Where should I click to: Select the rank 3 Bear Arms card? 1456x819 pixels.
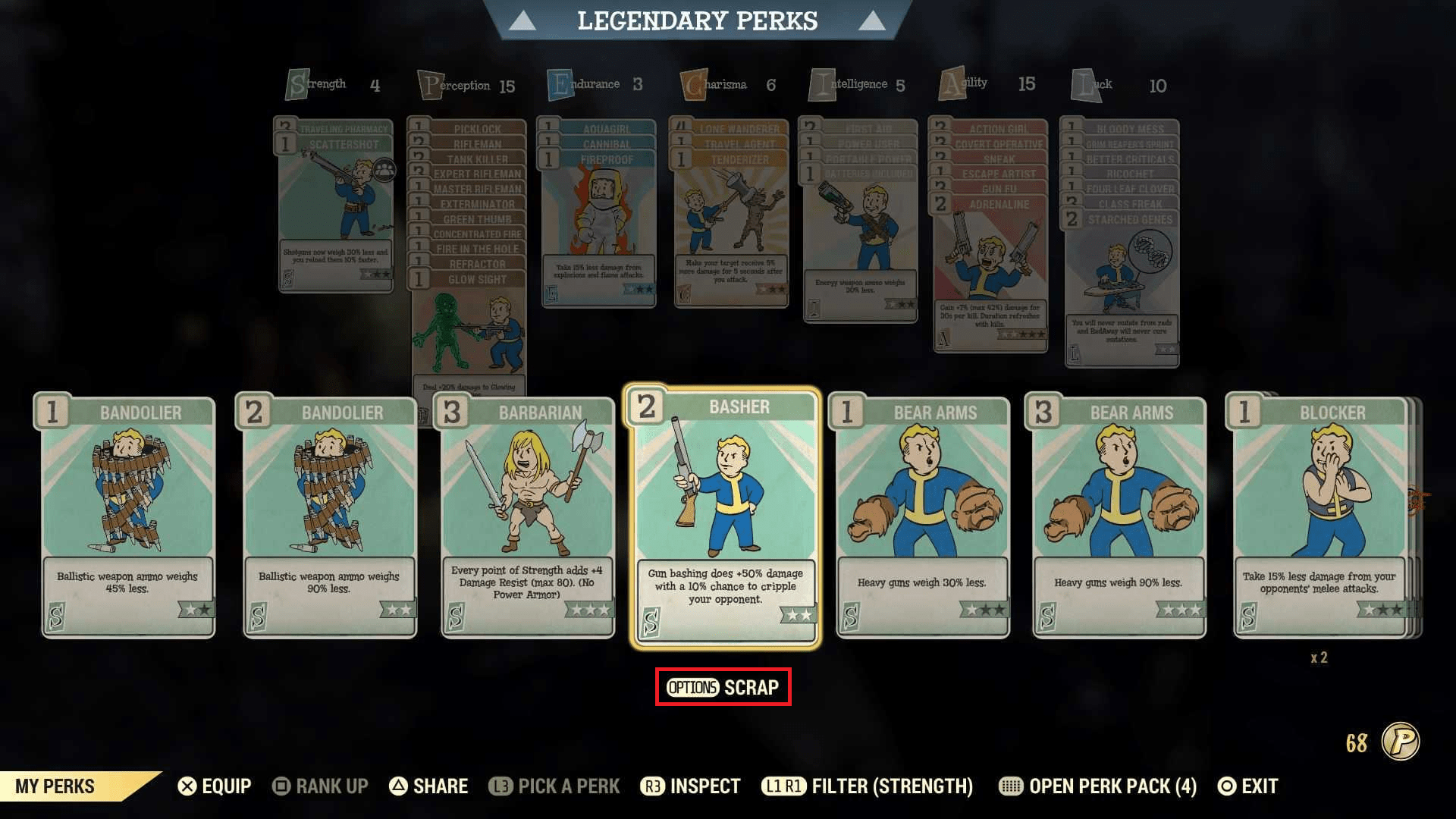tap(1121, 516)
